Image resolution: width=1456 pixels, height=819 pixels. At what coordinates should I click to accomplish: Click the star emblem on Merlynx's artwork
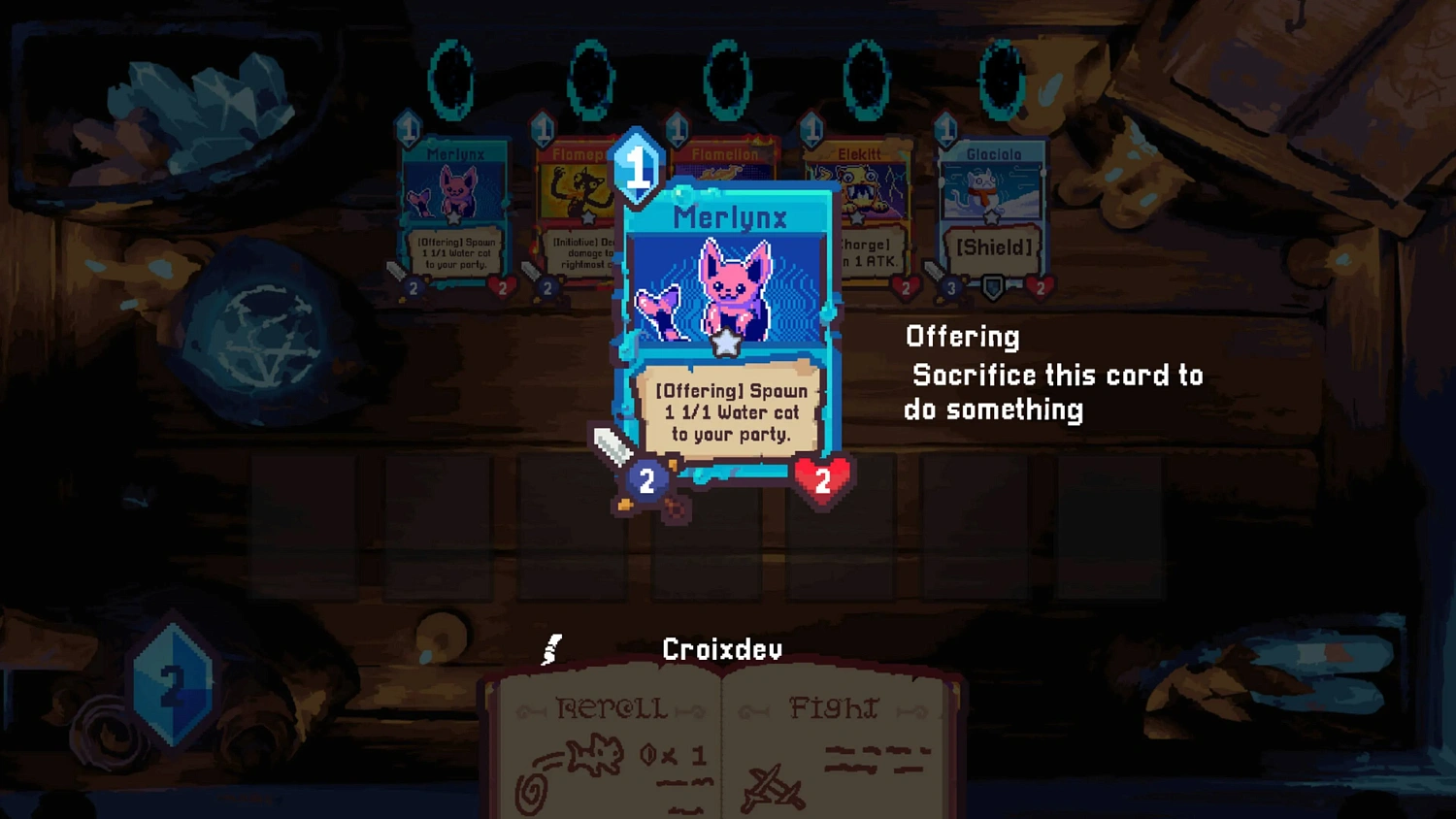[725, 342]
